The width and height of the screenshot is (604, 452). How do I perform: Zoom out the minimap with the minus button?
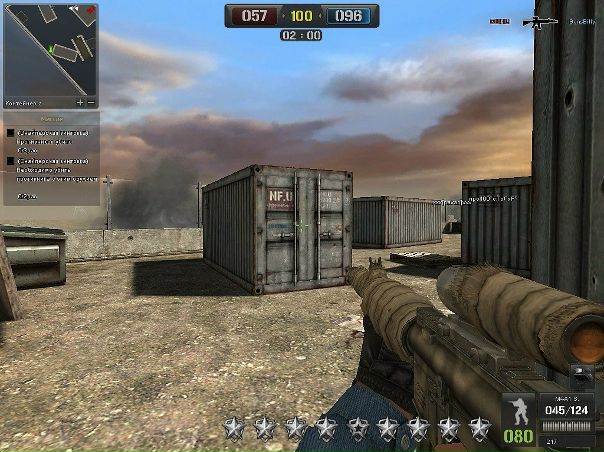tap(91, 102)
